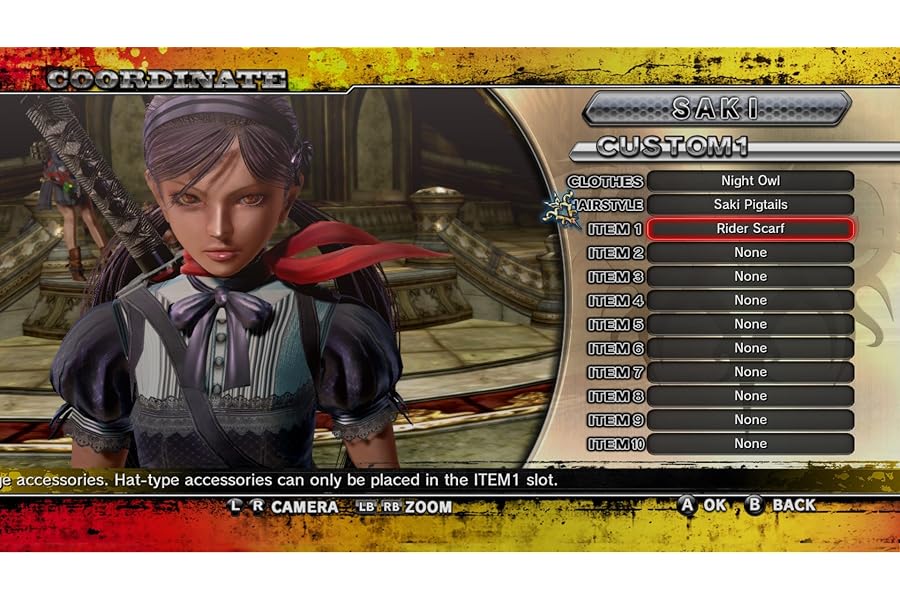
Task: Open the Rider Scarf item slot
Action: 750,229
